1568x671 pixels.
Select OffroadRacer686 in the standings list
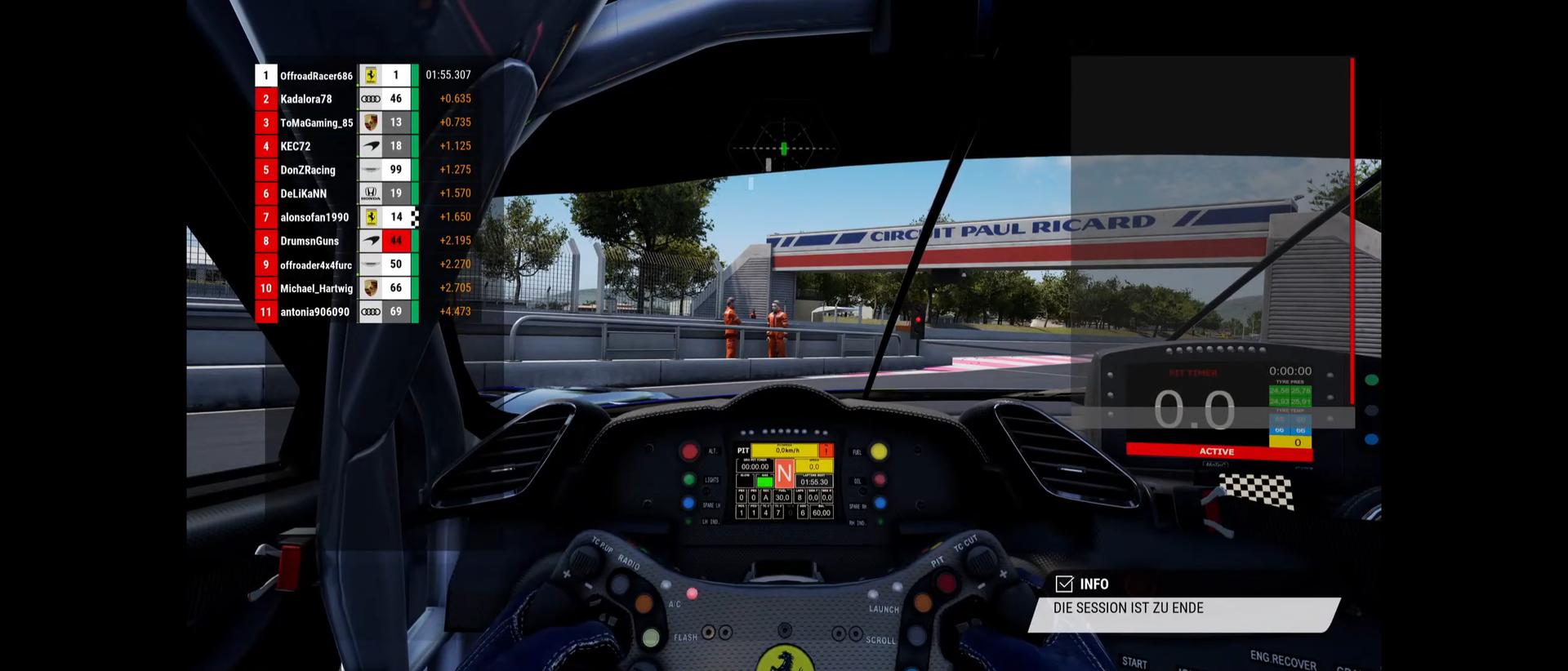[x=316, y=76]
